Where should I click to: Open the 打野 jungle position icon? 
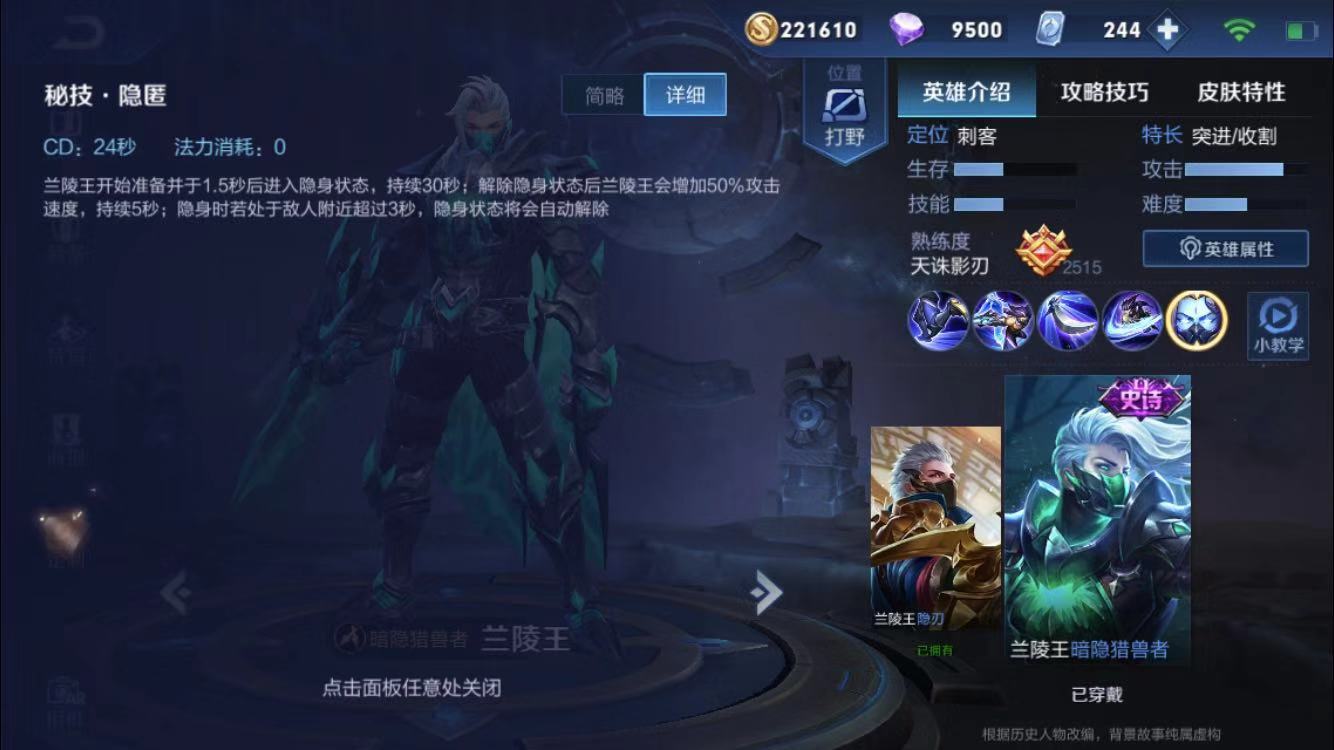(845, 105)
